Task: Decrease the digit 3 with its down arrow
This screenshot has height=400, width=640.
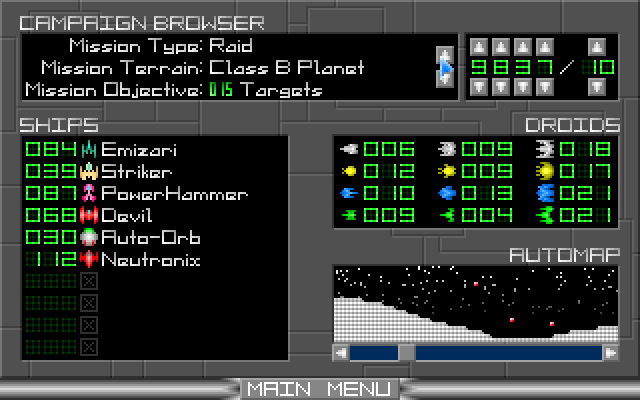Action: [522, 87]
